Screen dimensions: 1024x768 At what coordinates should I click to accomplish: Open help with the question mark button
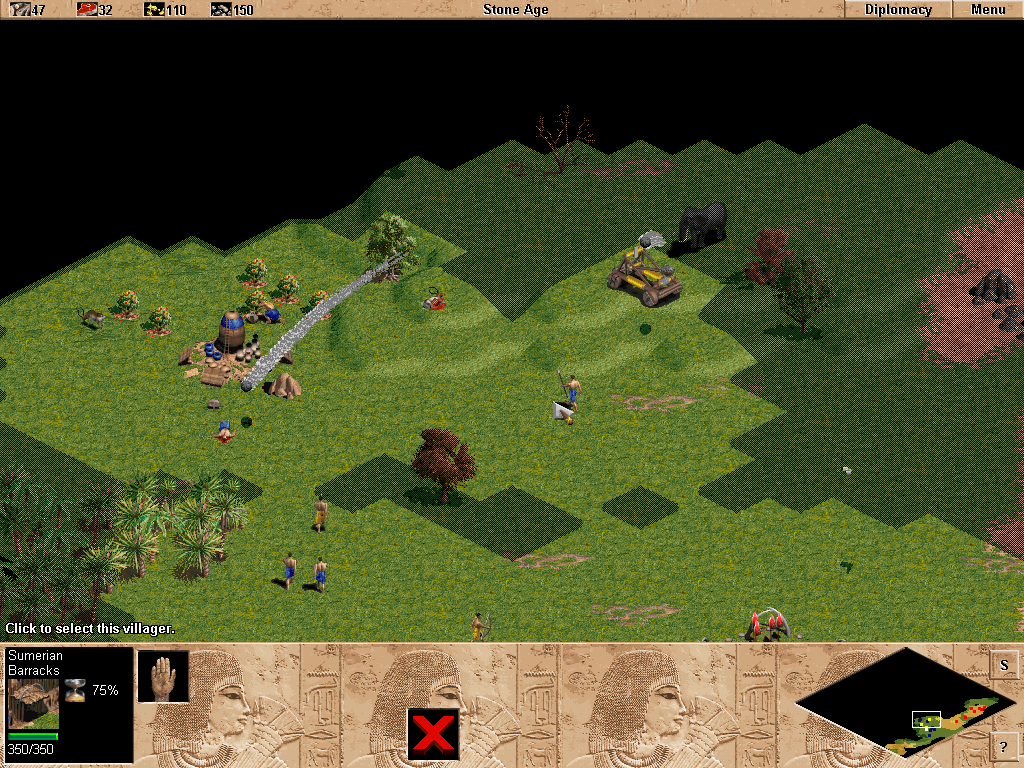pyautogui.click(x=1004, y=745)
